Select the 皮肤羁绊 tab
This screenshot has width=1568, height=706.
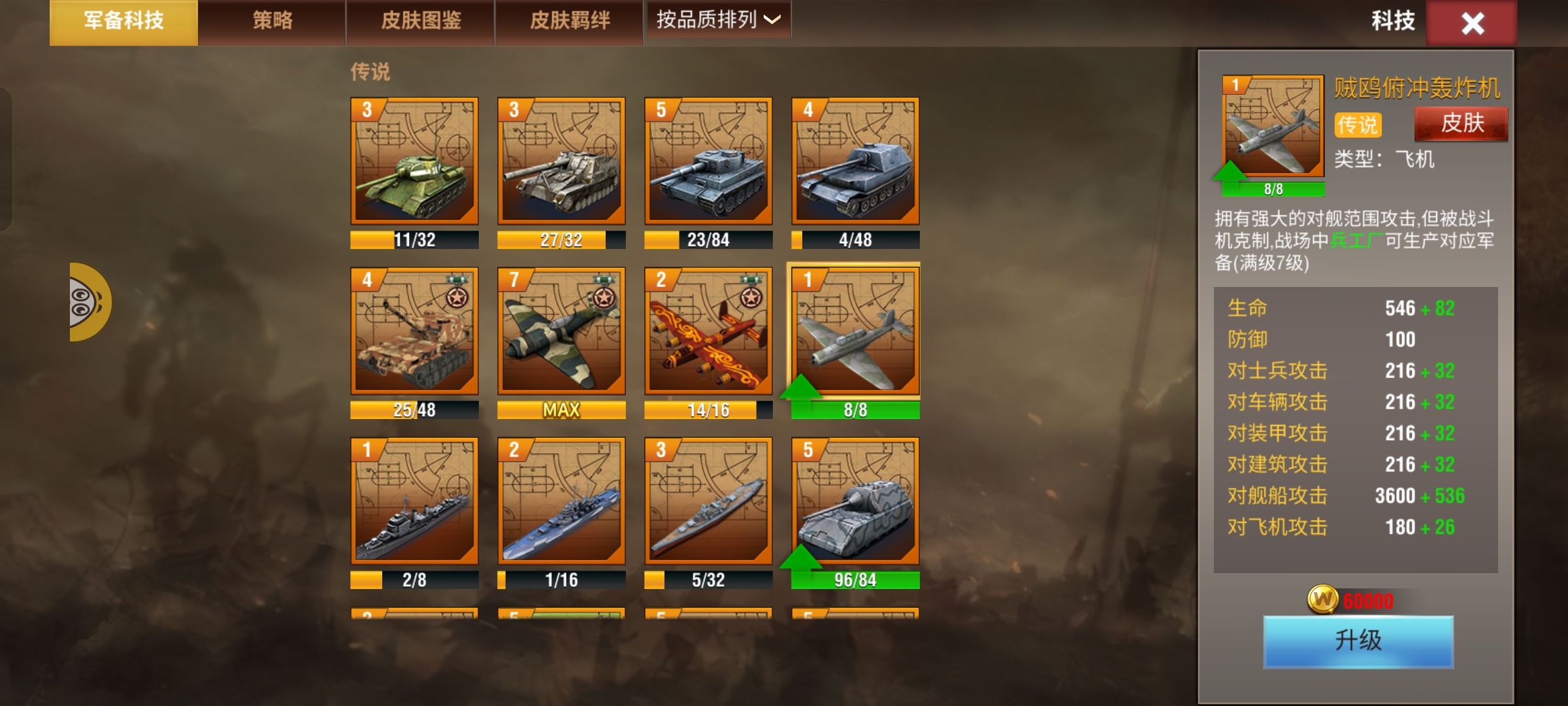click(x=570, y=22)
